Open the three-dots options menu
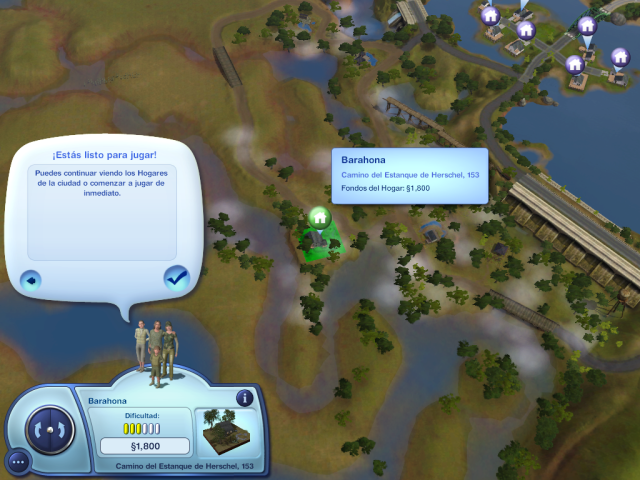The width and height of the screenshot is (640, 480). tap(18, 461)
